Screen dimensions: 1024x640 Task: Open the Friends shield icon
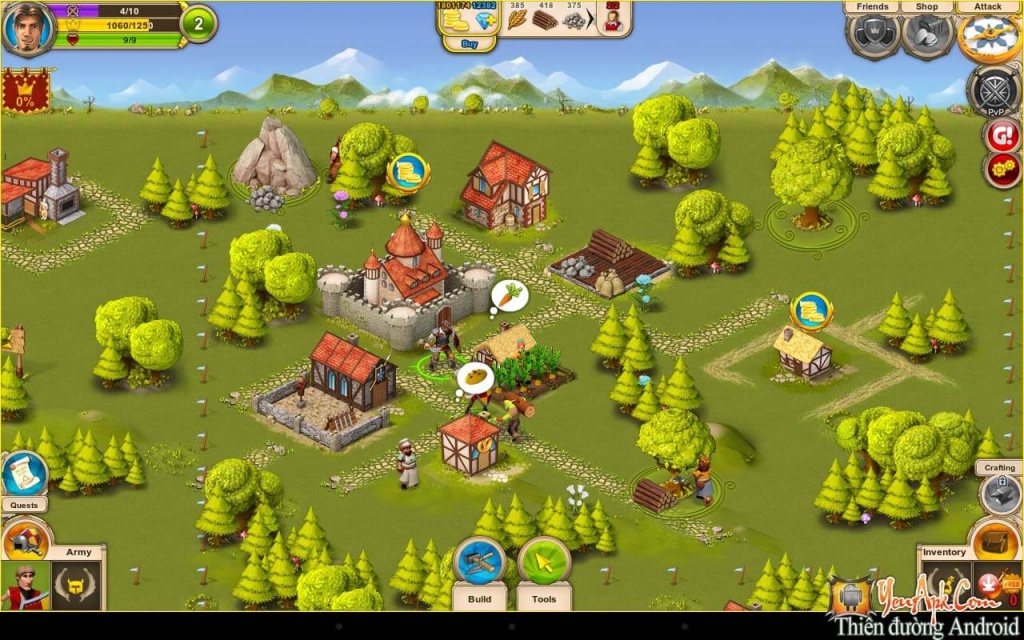click(873, 34)
